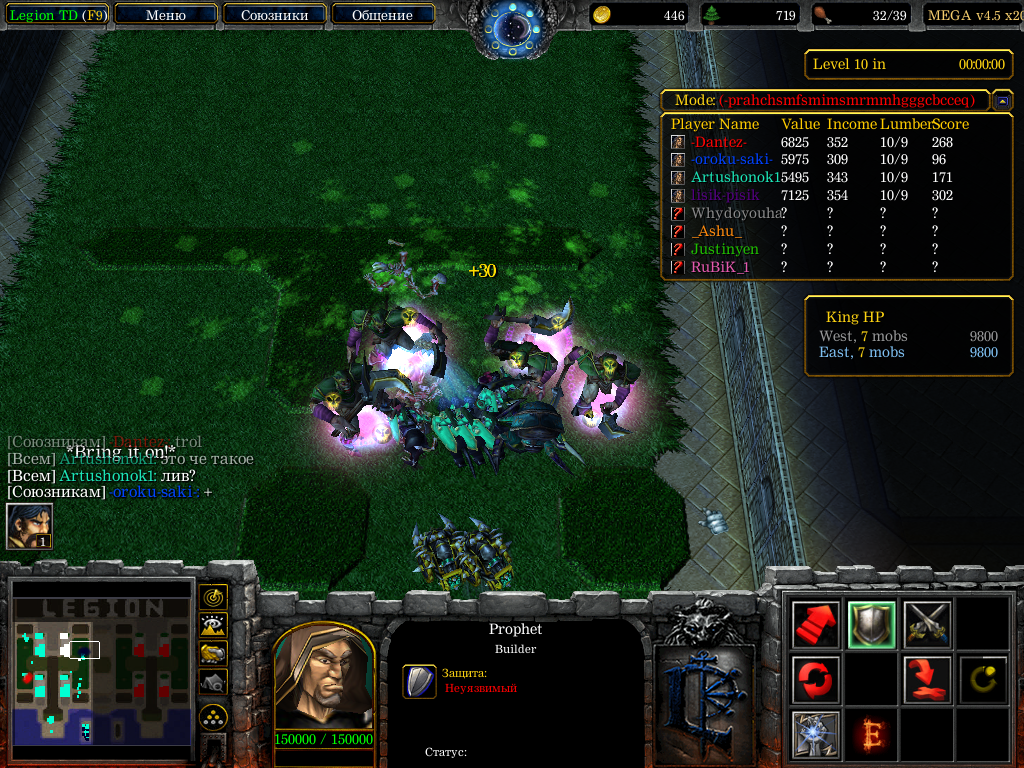Activate the red circular arrows command
This screenshot has width=1024, height=768.
815,680
